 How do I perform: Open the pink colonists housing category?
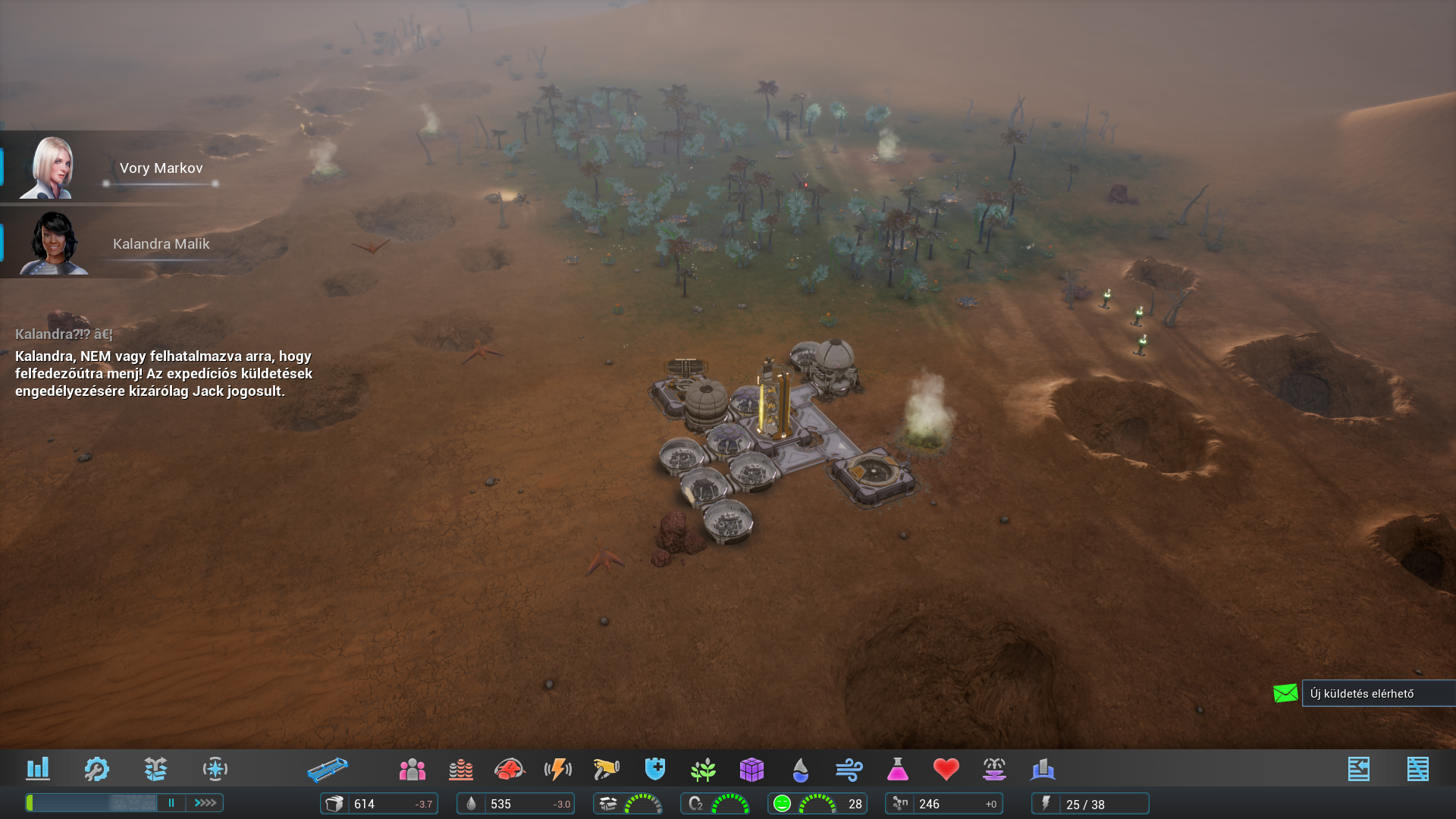412,770
